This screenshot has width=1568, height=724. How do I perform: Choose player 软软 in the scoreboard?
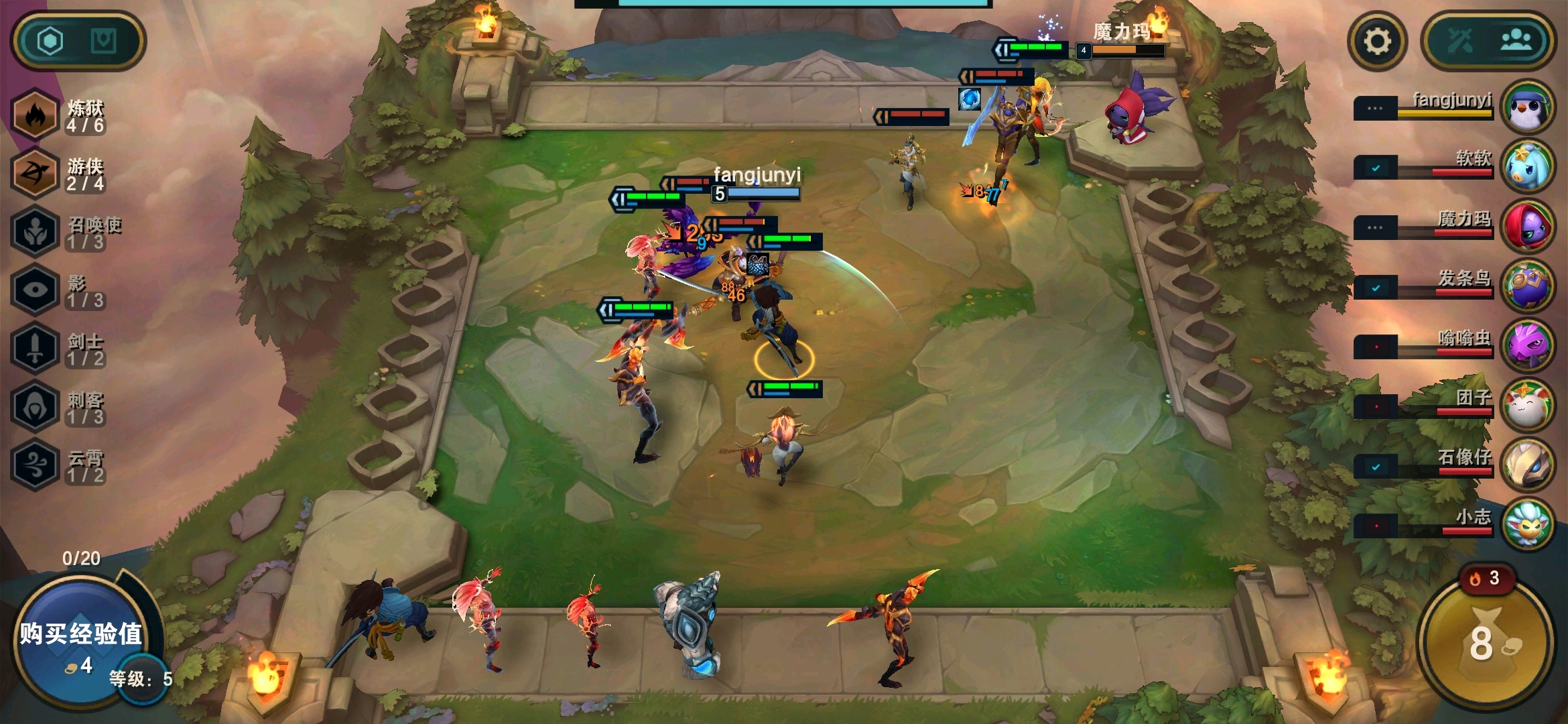click(x=1526, y=167)
